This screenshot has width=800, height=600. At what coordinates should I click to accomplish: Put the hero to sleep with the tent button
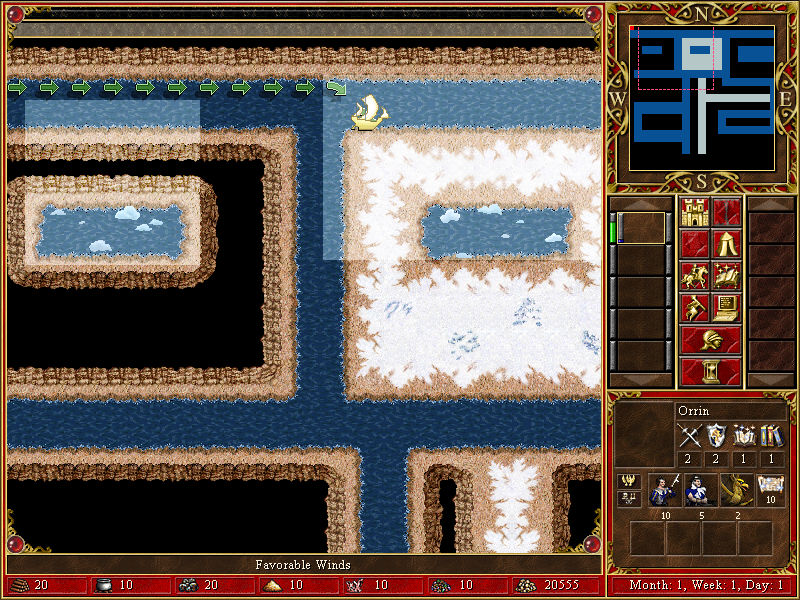pos(727,244)
